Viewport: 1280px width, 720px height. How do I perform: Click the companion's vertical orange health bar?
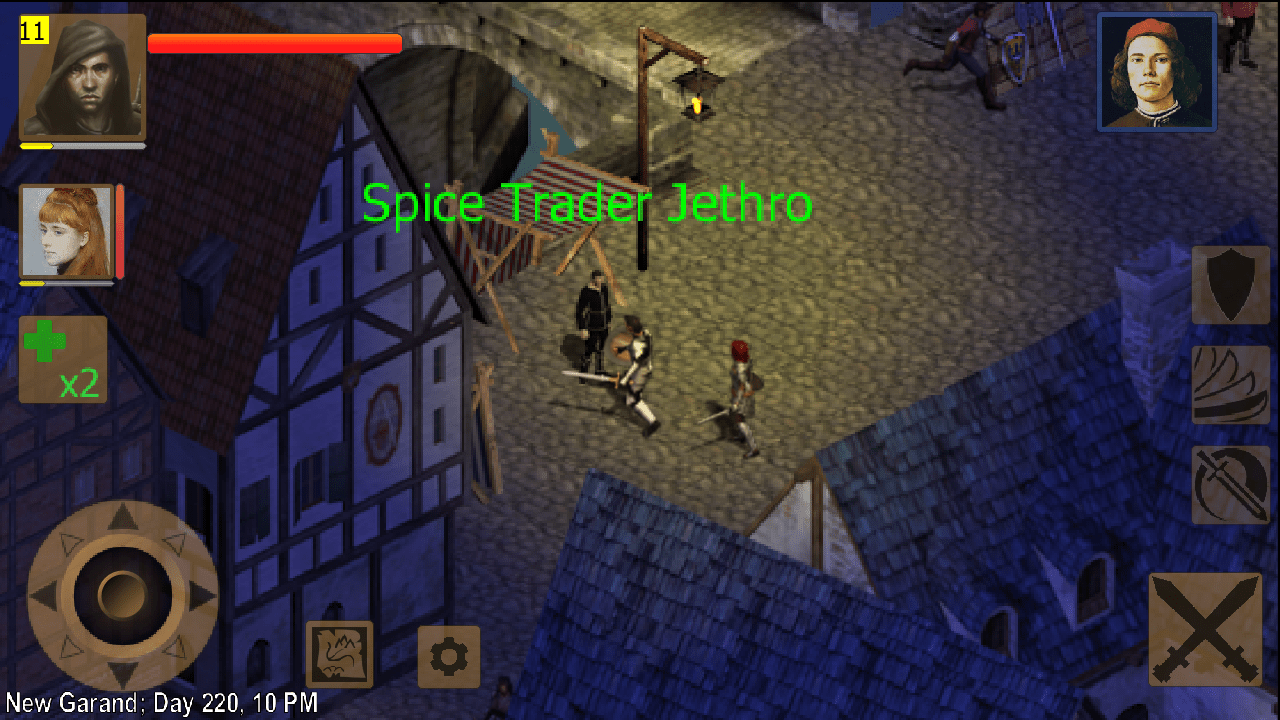(120, 230)
